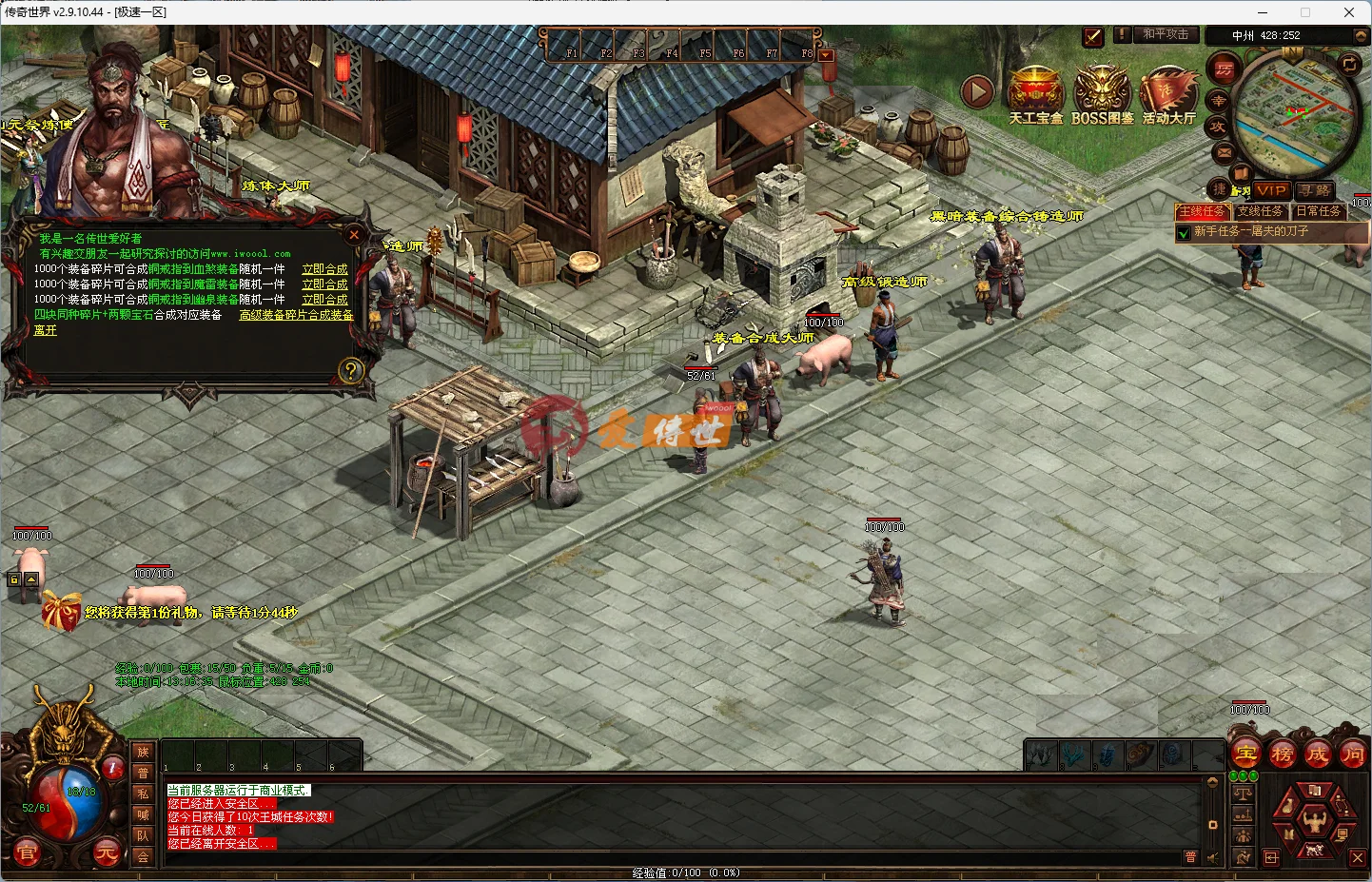Mute chat with the speaker icon
1372x882 pixels.
(1212, 856)
